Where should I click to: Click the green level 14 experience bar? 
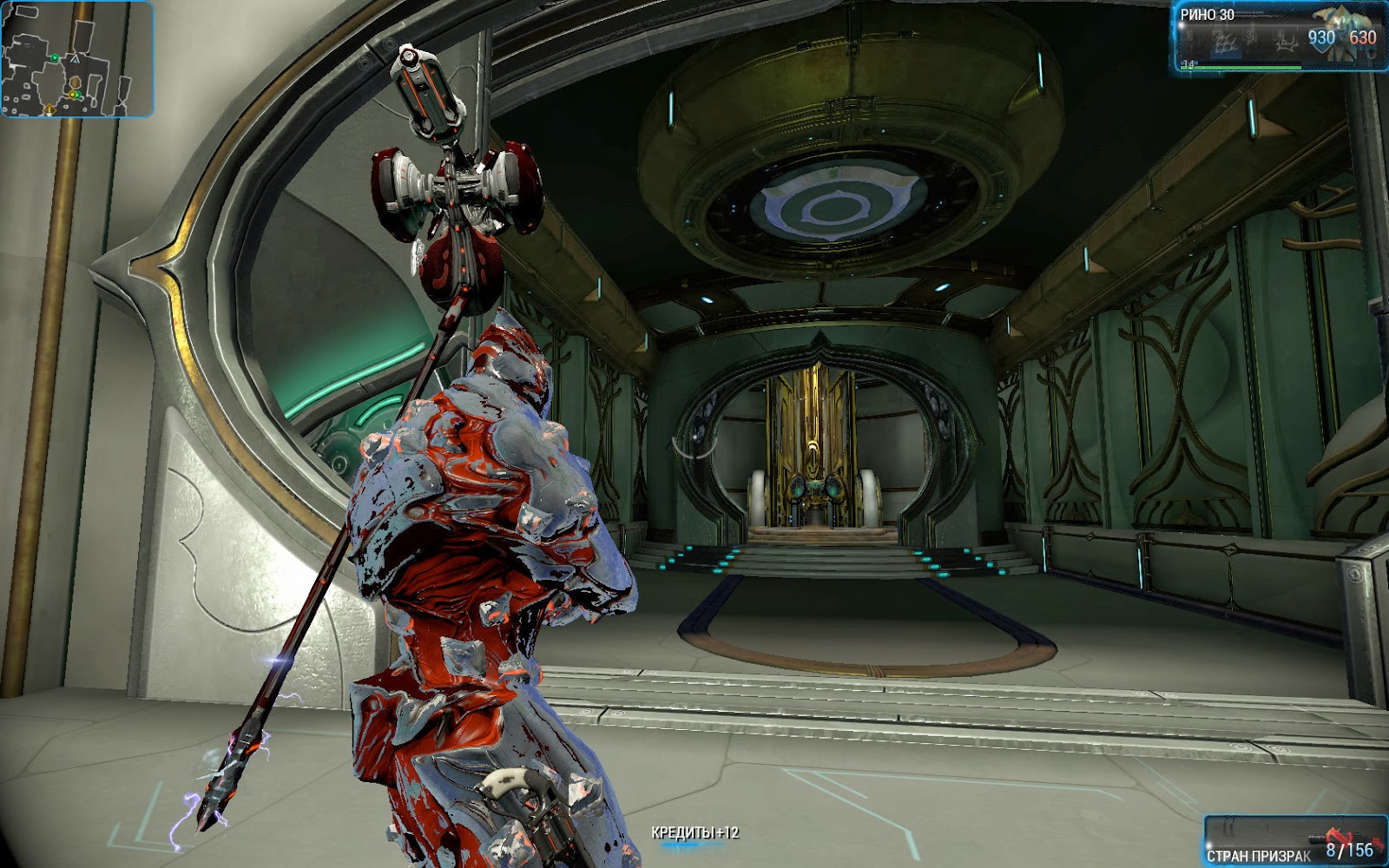point(1241,66)
